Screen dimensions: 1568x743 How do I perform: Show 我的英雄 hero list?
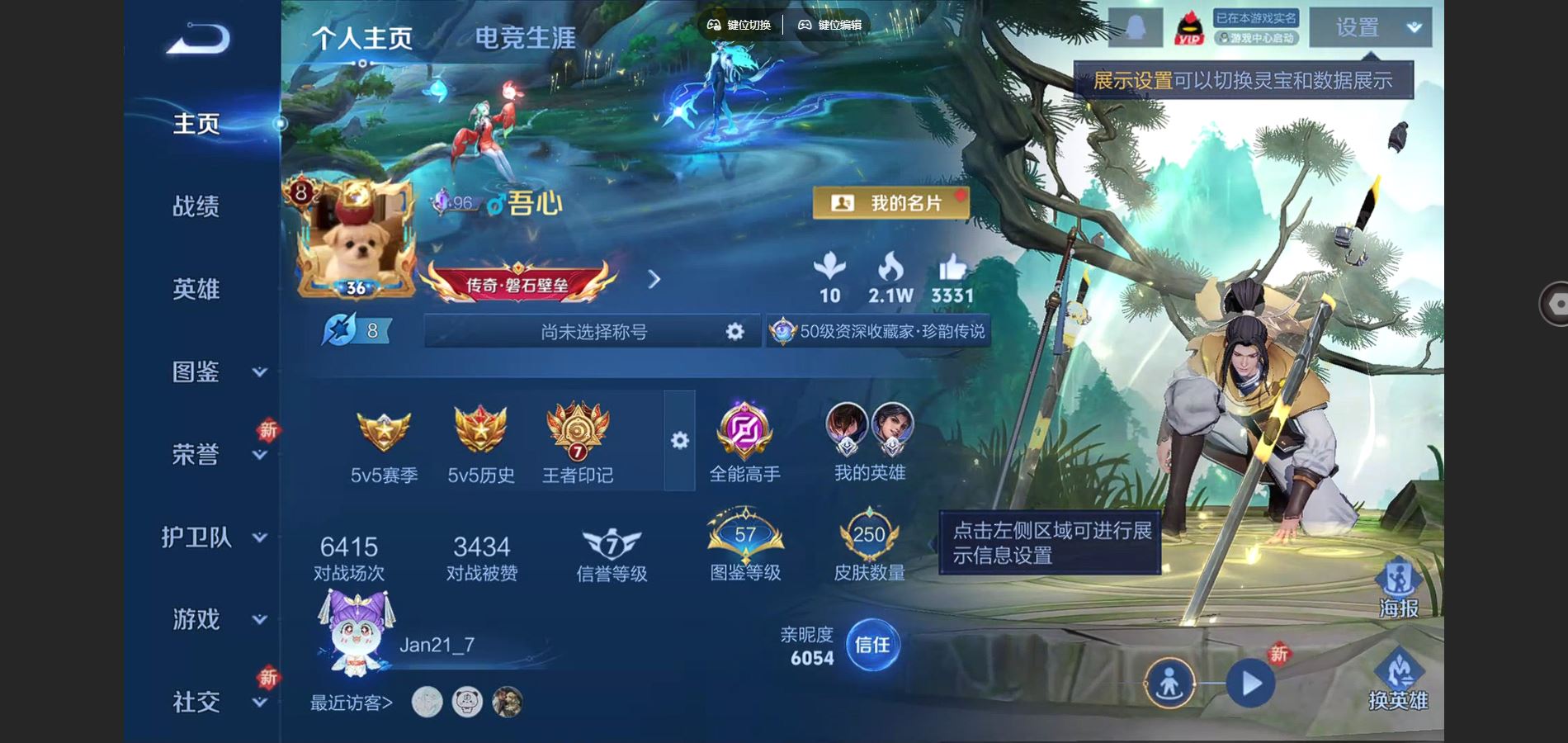870,442
